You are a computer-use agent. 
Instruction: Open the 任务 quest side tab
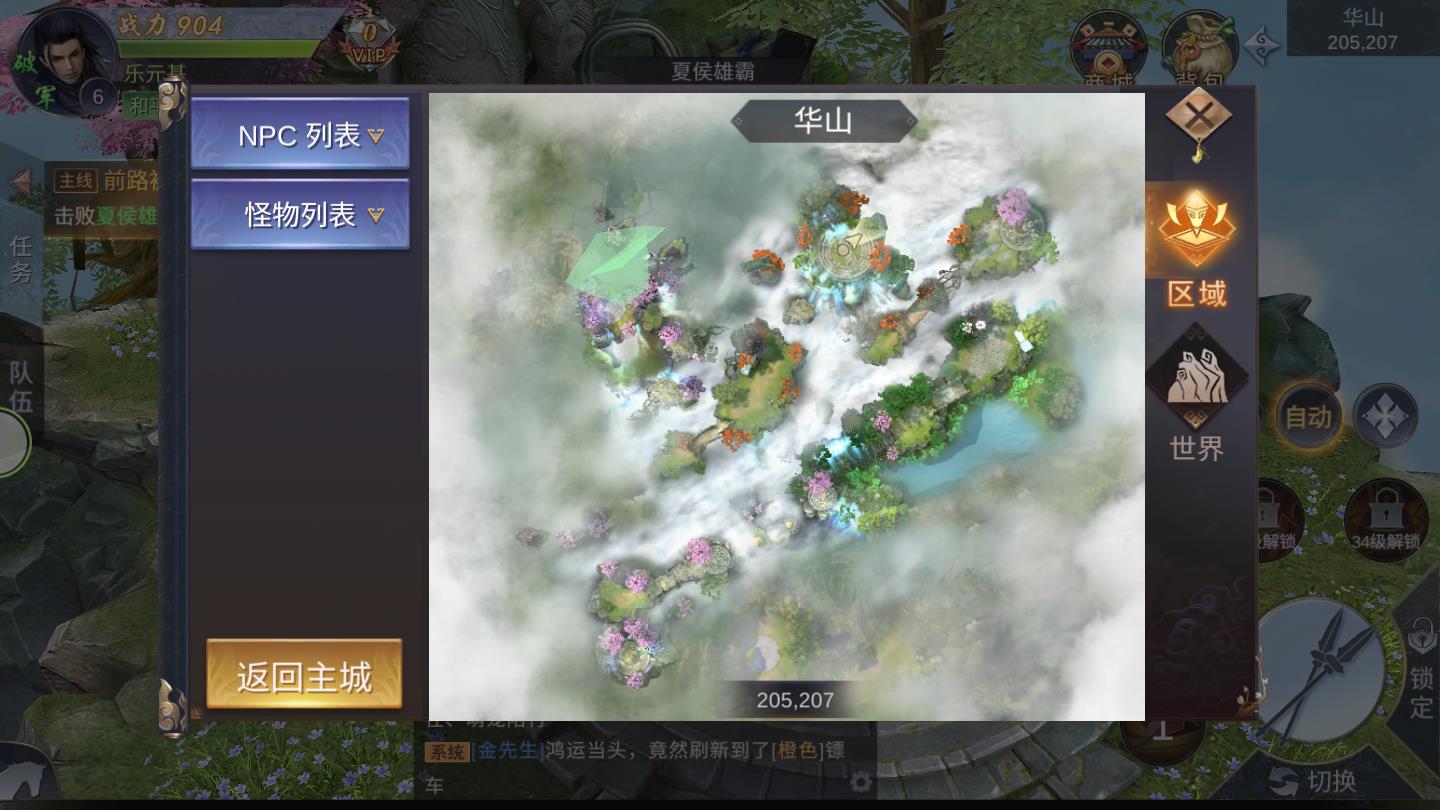click(x=21, y=258)
